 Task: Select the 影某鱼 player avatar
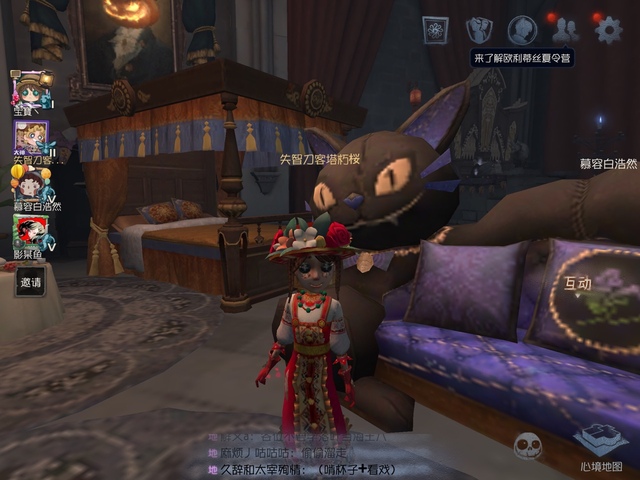click(x=31, y=233)
